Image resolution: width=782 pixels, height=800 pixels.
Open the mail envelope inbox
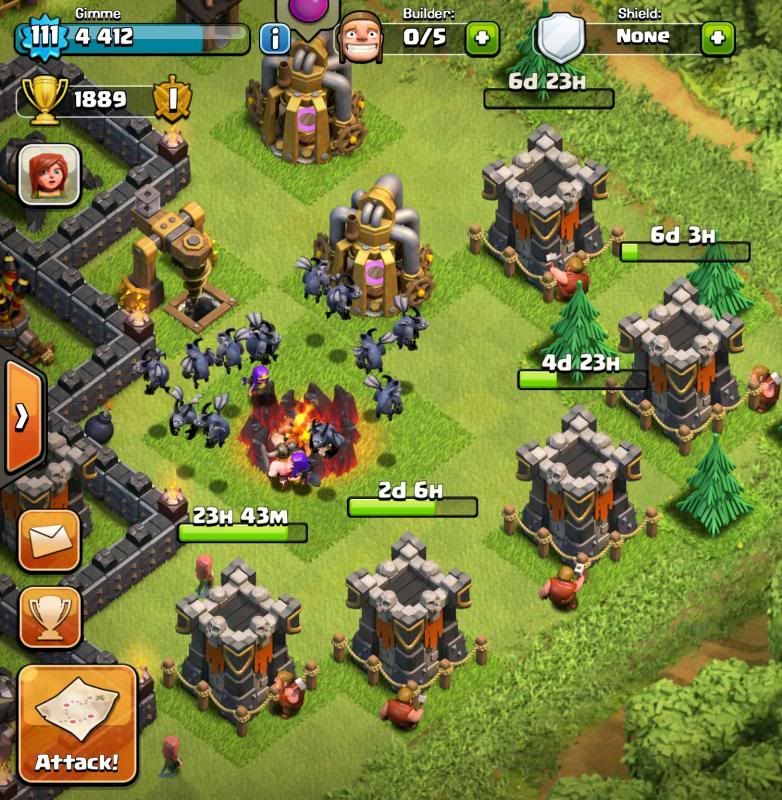[49, 540]
